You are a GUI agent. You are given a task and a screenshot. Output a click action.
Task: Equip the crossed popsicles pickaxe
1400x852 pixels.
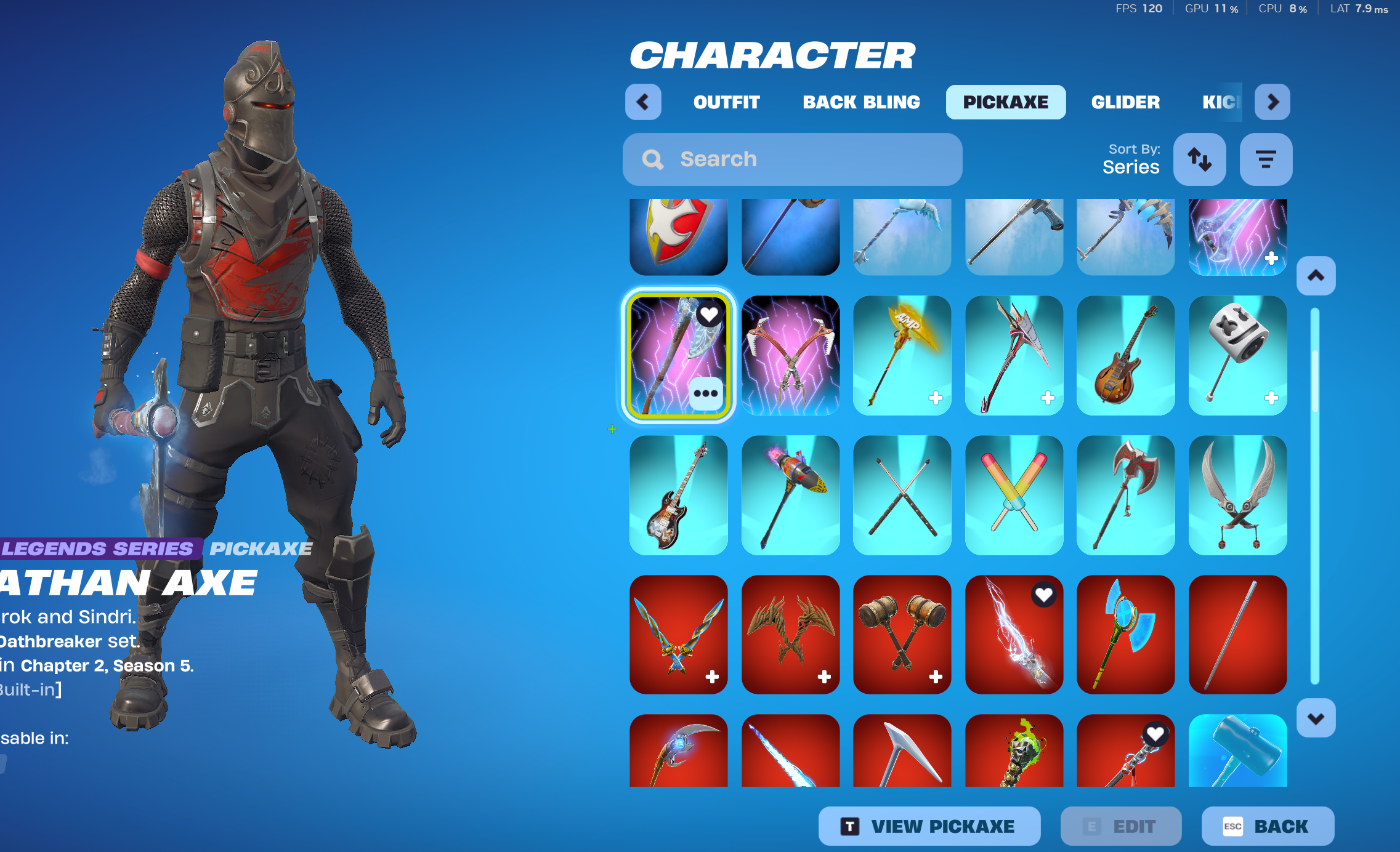tap(1014, 495)
